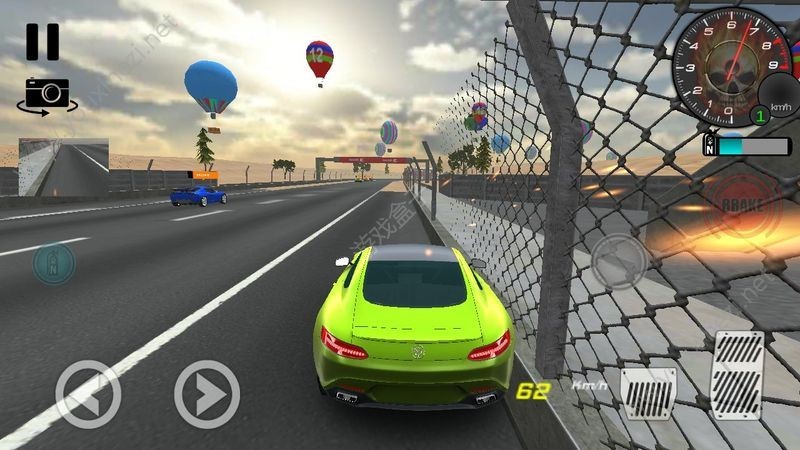Steer left with the left arrow button

click(x=88, y=394)
